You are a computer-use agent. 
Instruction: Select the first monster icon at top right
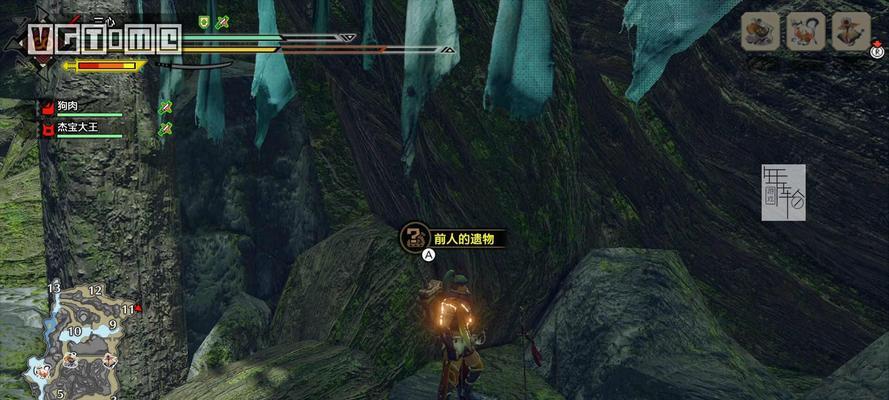coord(760,32)
